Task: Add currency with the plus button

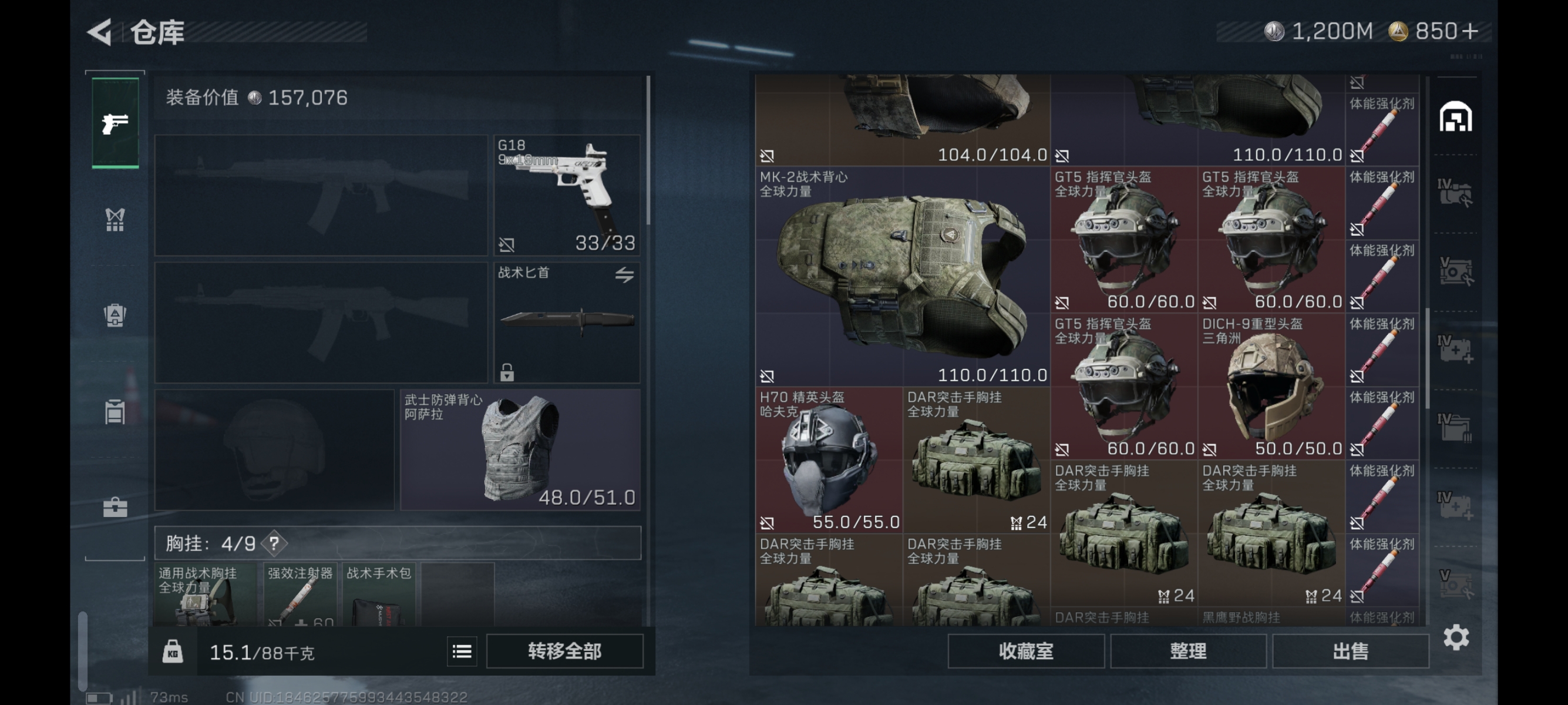Action: [1469, 31]
